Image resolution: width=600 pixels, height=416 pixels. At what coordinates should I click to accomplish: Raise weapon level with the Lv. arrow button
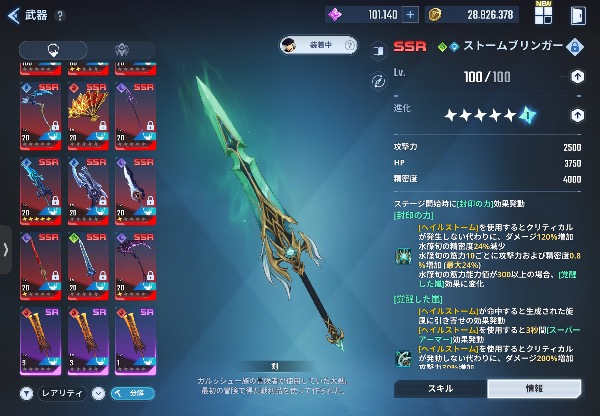pyautogui.click(x=577, y=77)
